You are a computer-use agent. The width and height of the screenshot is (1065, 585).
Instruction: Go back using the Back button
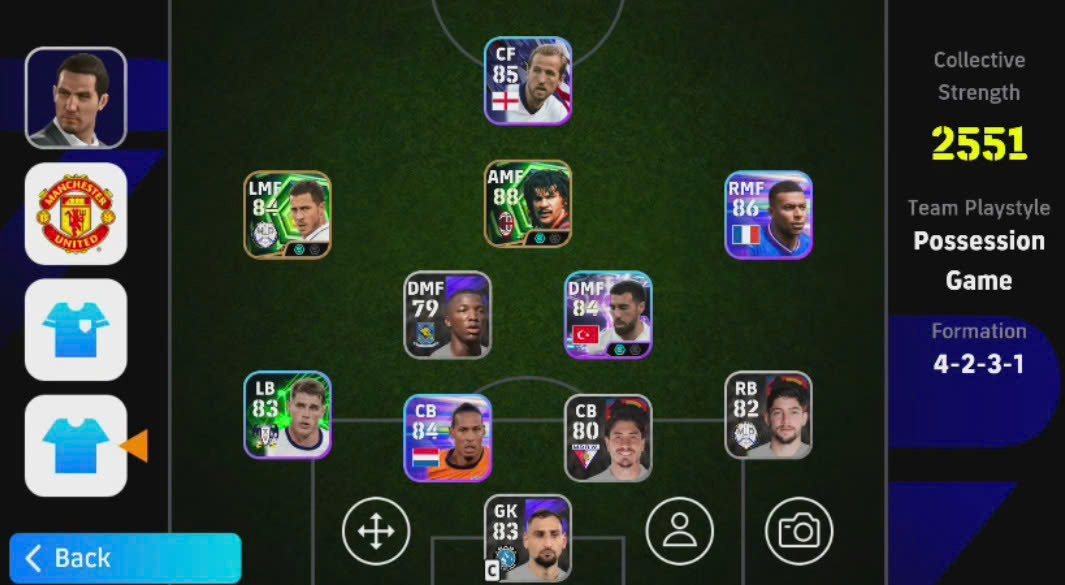tap(125, 558)
